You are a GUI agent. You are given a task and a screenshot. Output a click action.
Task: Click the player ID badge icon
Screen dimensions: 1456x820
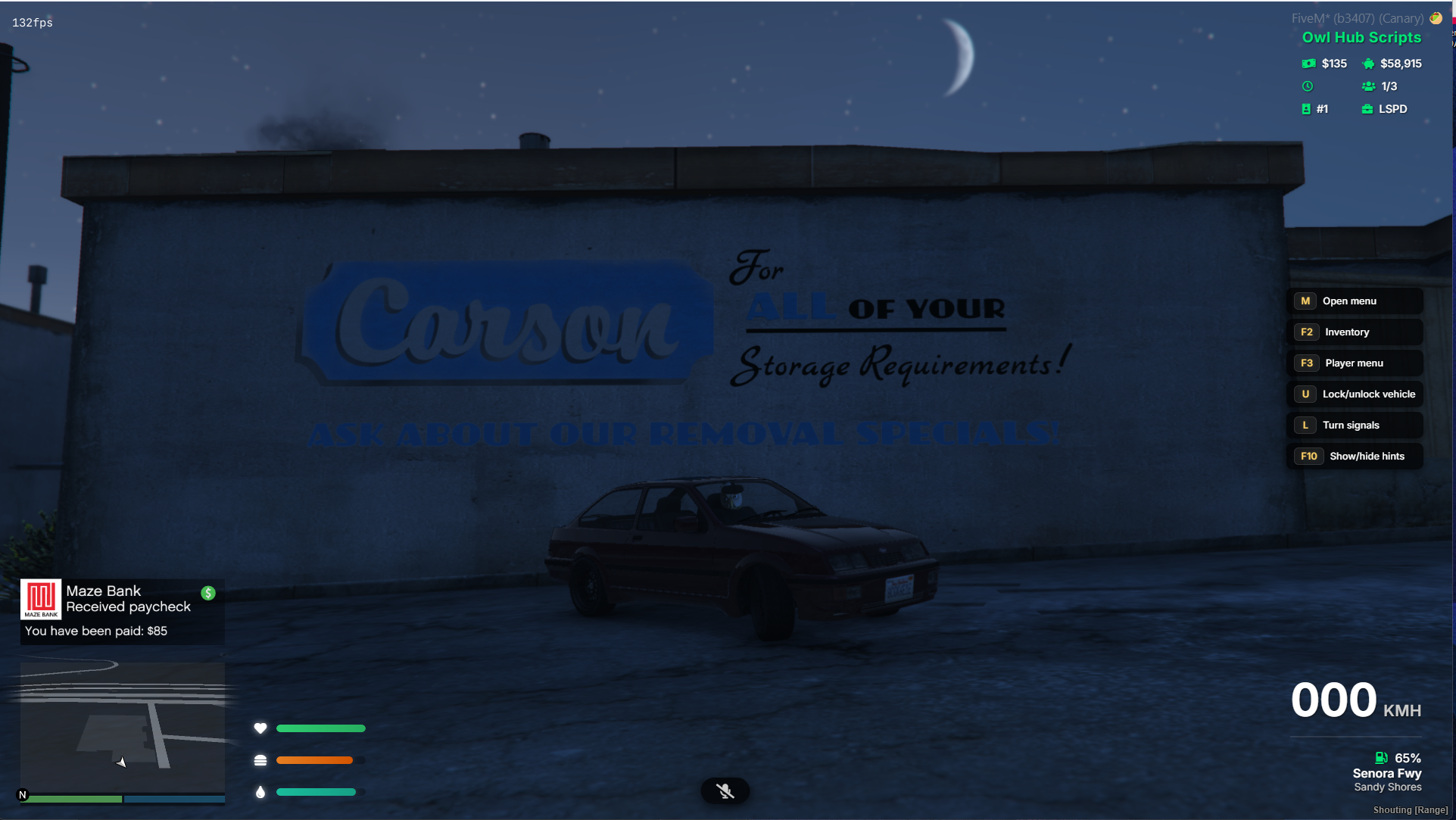tap(1306, 109)
